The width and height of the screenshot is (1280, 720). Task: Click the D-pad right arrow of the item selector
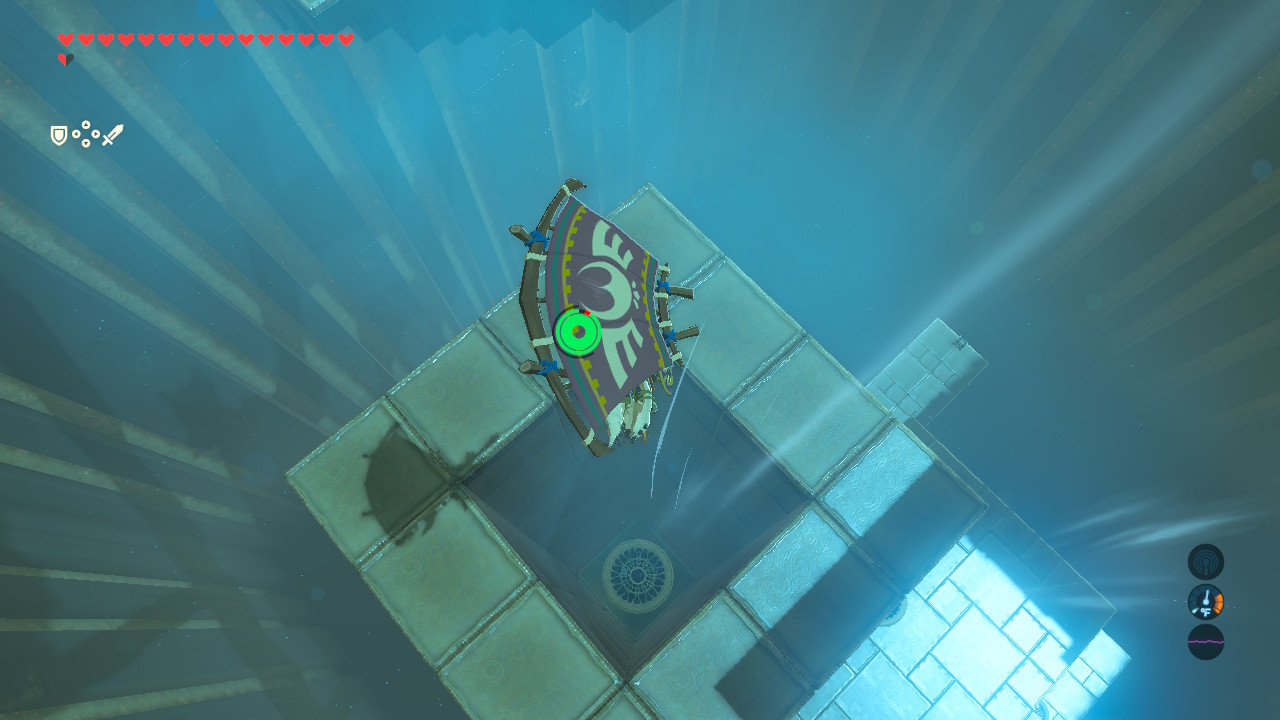click(x=95, y=133)
